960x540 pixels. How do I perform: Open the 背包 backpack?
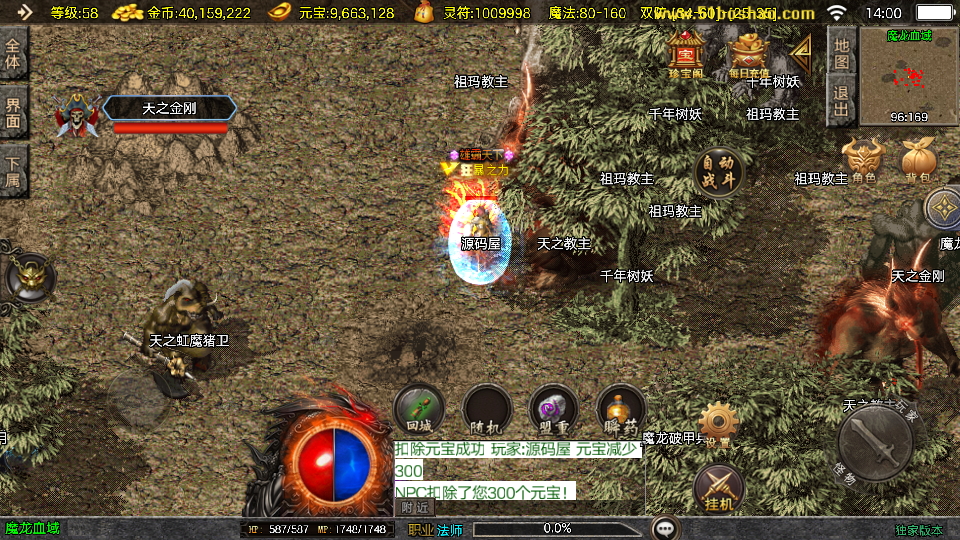click(x=917, y=160)
